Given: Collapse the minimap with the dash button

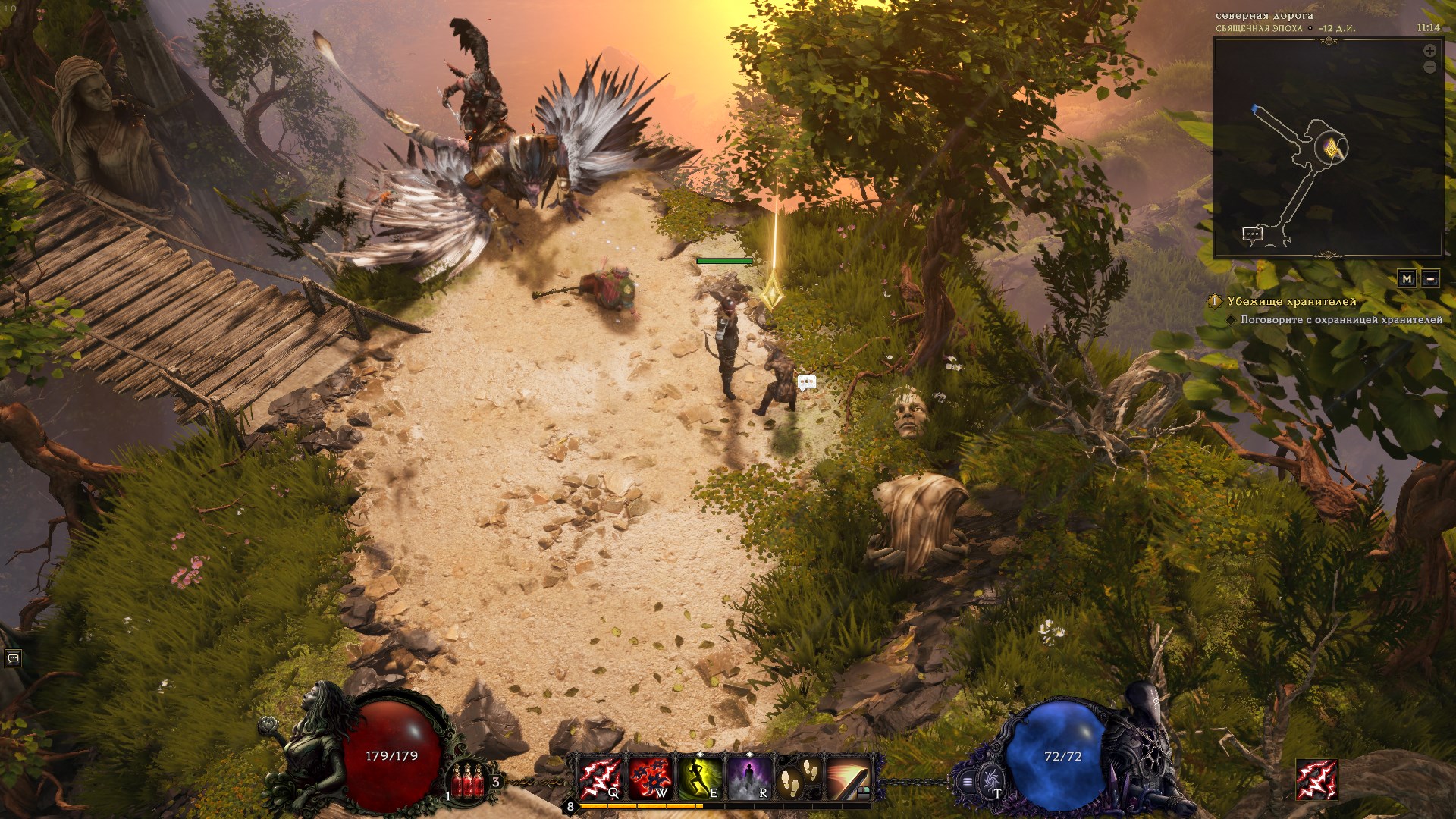Looking at the screenshot, I should pos(1430,279).
